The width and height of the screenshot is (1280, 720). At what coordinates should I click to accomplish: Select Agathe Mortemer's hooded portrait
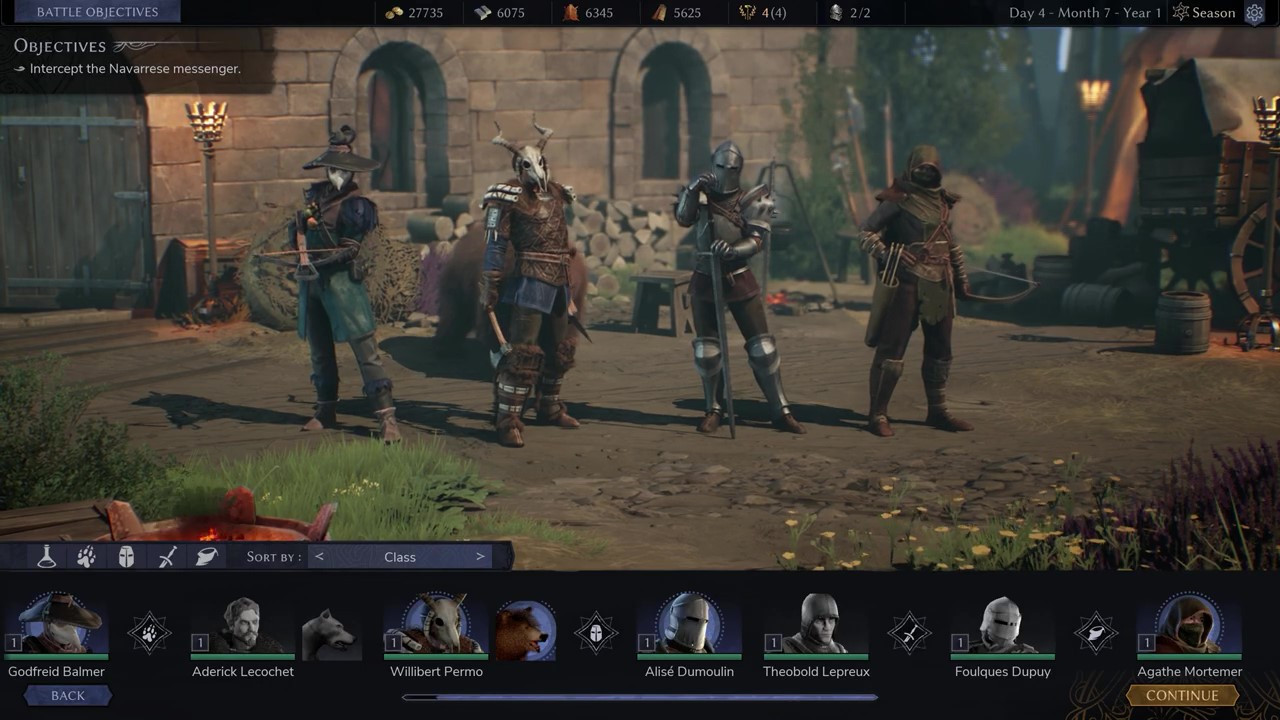click(x=1189, y=626)
